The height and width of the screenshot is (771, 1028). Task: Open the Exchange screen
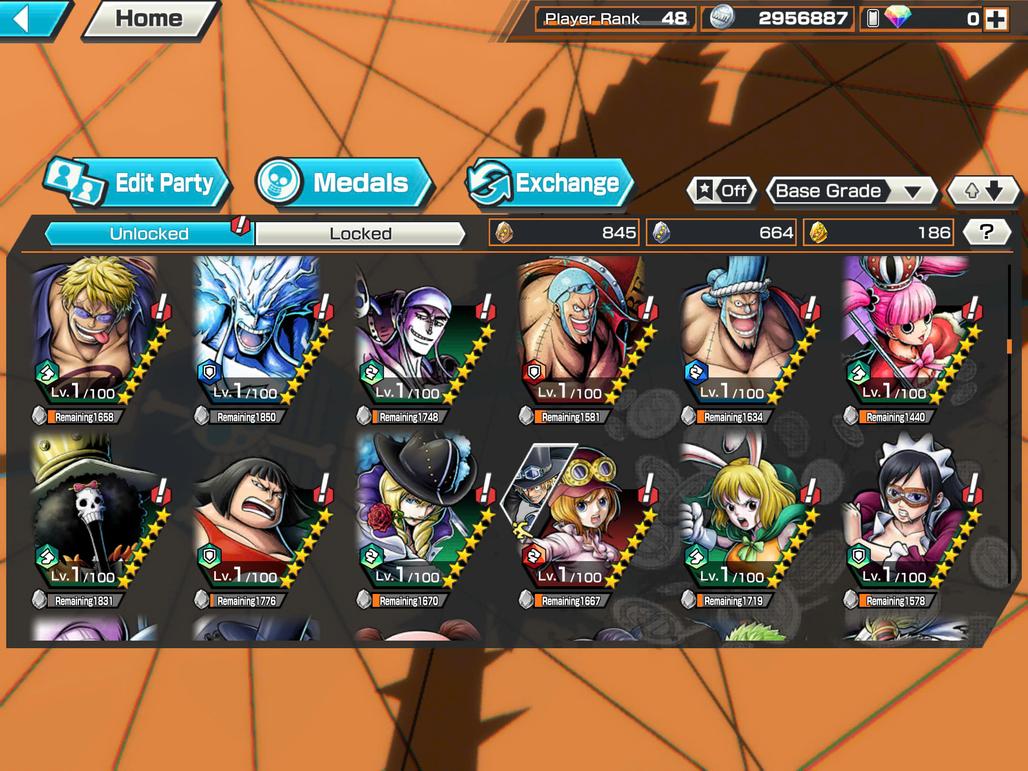click(x=551, y=183)
